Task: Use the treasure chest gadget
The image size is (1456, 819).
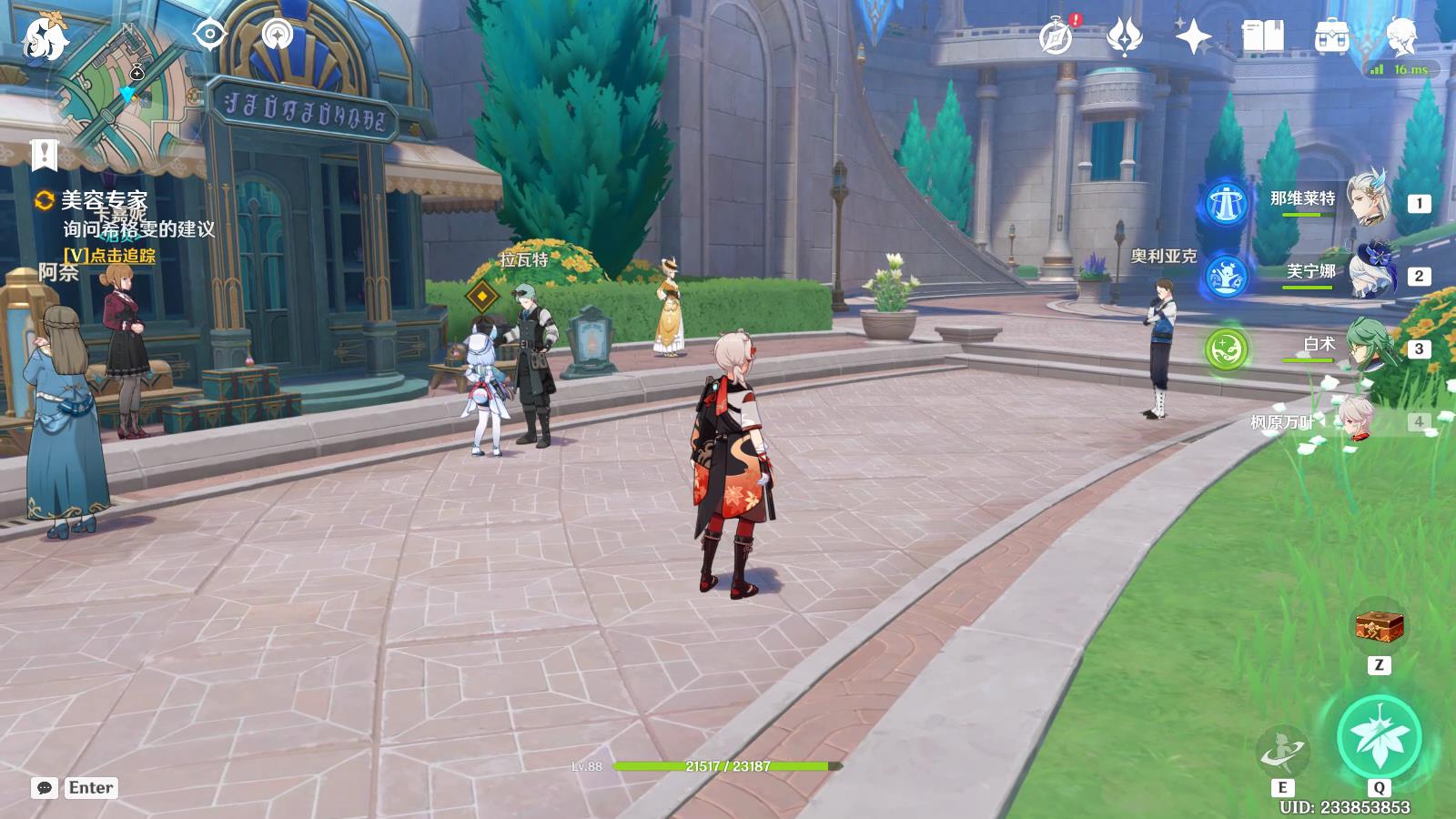Action: coord(1380,626)
